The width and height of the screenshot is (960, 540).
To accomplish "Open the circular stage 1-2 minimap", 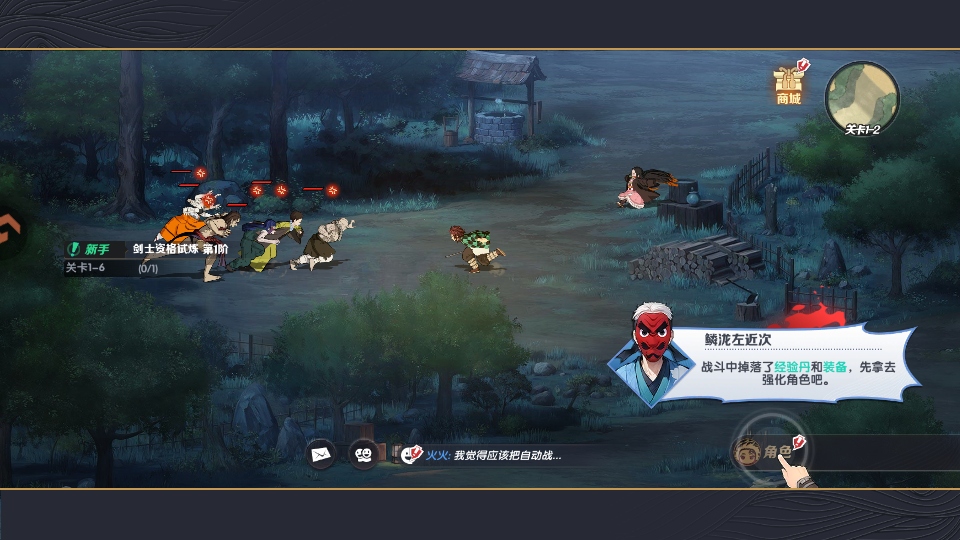I will coord(862,97).
